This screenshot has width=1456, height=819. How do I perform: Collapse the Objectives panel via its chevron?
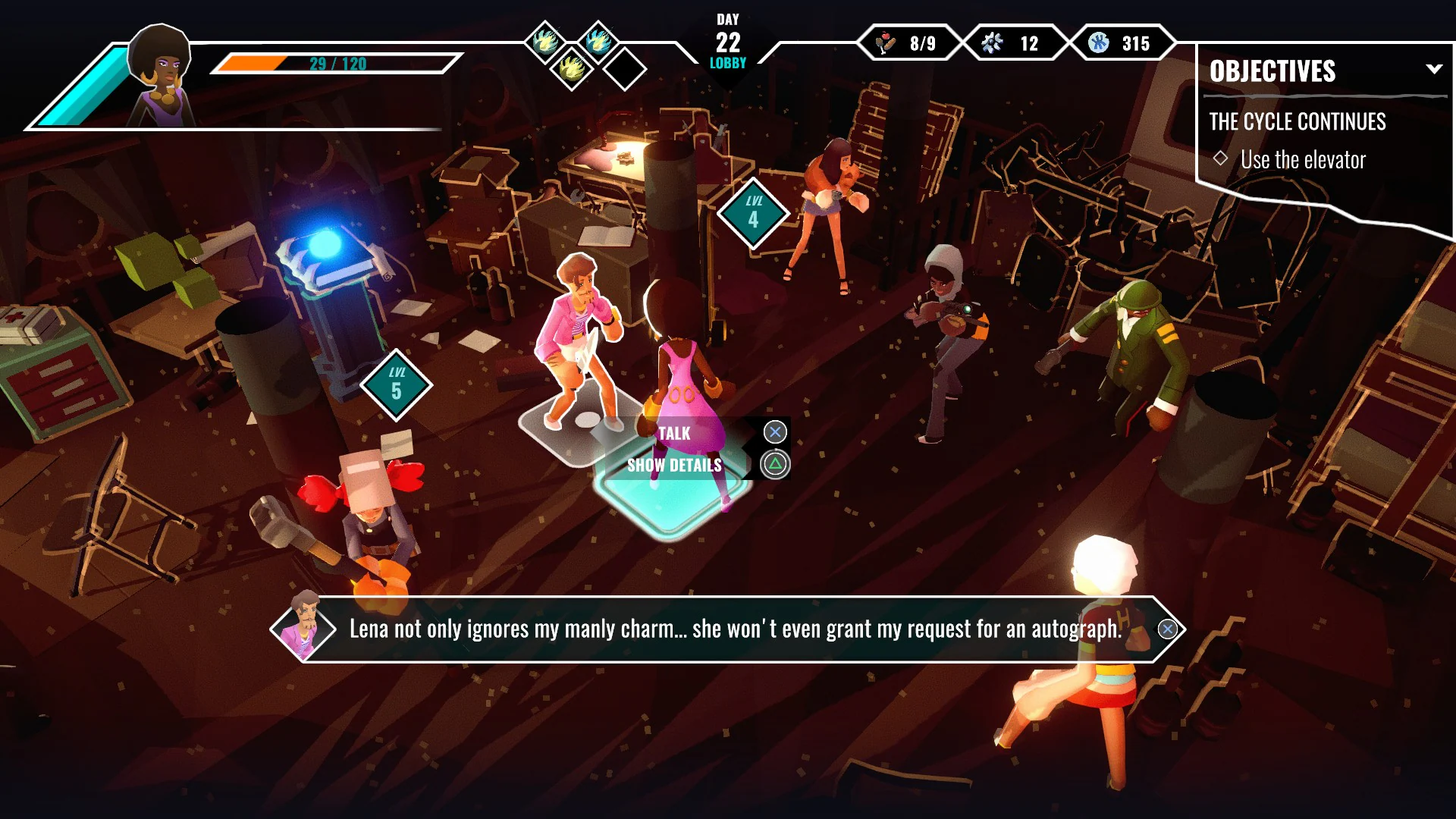click(x=1435, y=69)
